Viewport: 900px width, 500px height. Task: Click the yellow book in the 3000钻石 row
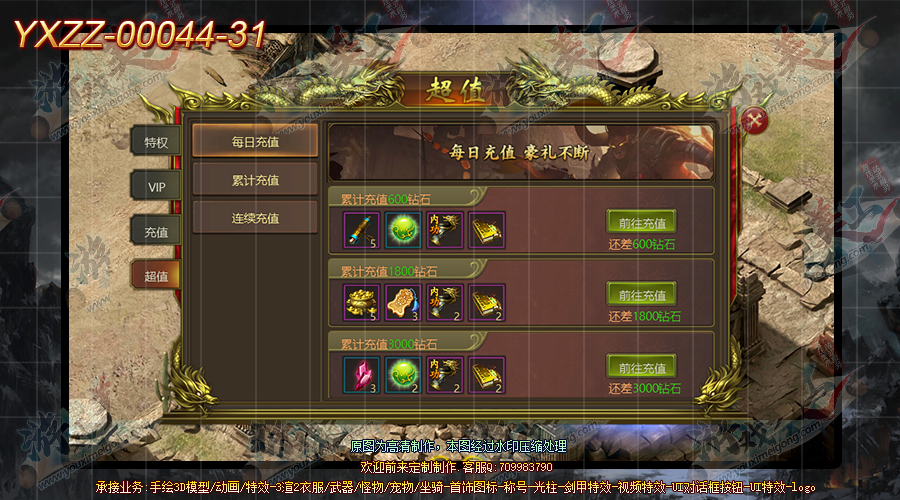[x=487, y=374]
